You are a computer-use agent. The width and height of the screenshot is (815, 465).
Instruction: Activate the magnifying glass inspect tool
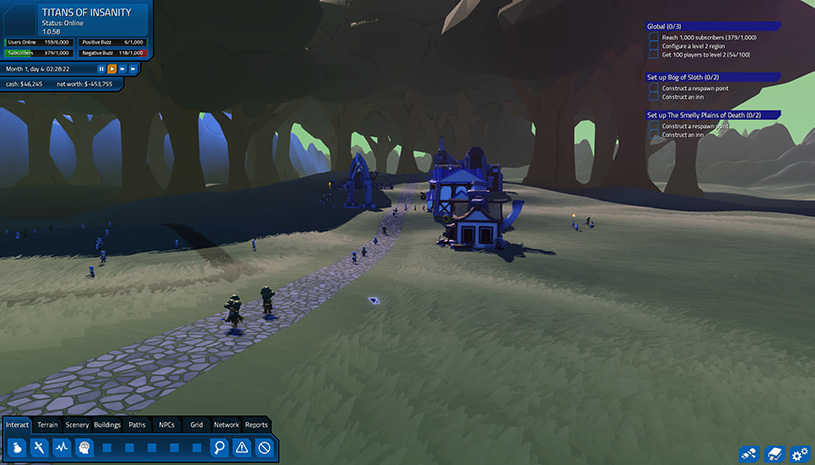coord(219,448)
